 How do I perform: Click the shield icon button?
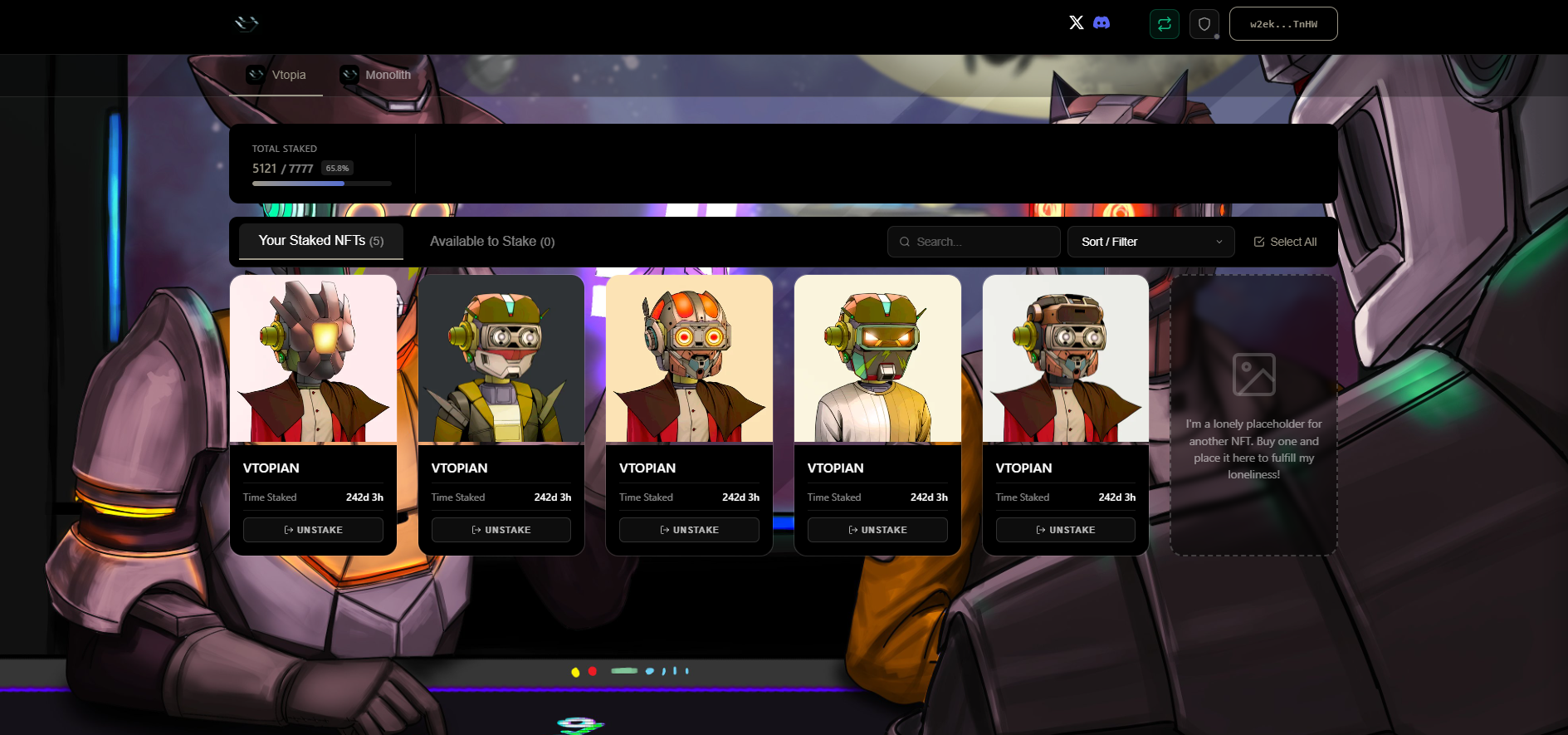[1204, 24]
